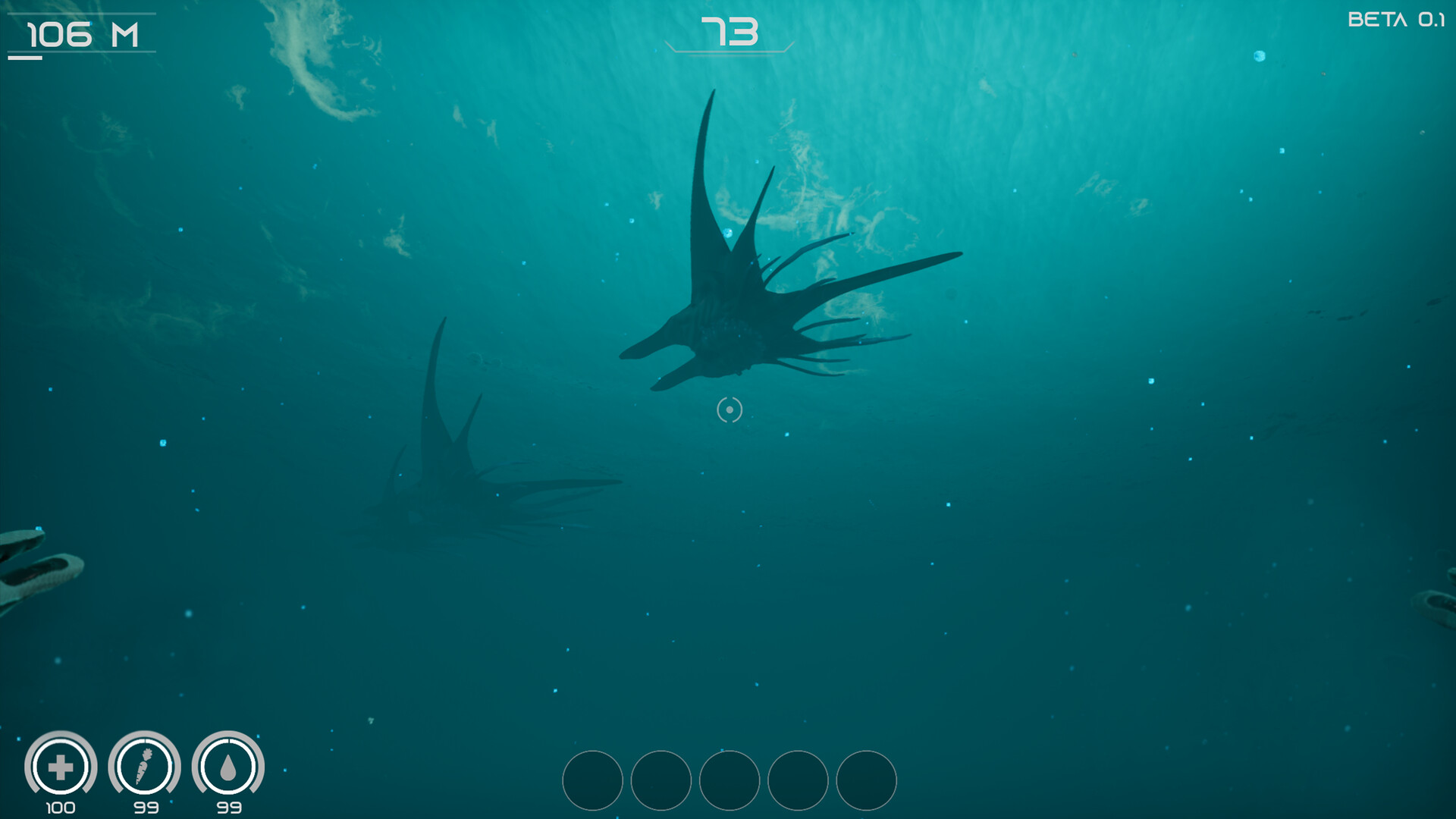
Task: Click the health cross gauge icon
Action: (62, 766)
